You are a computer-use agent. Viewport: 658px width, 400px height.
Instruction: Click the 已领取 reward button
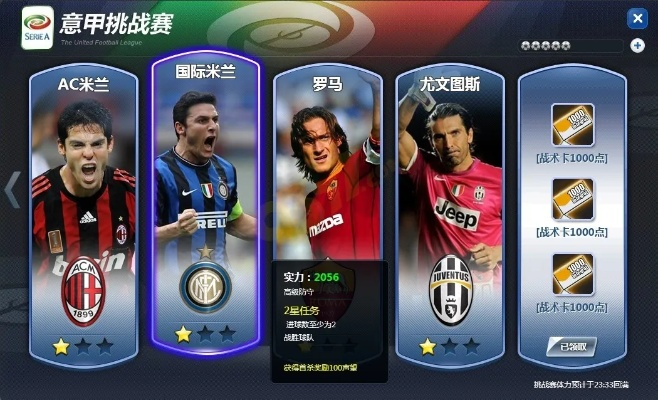[x=571, y=347]
